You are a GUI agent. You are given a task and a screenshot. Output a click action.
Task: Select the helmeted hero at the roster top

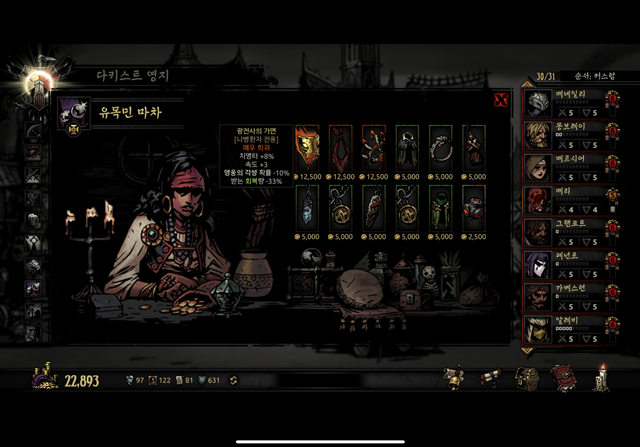click(539, 103)
